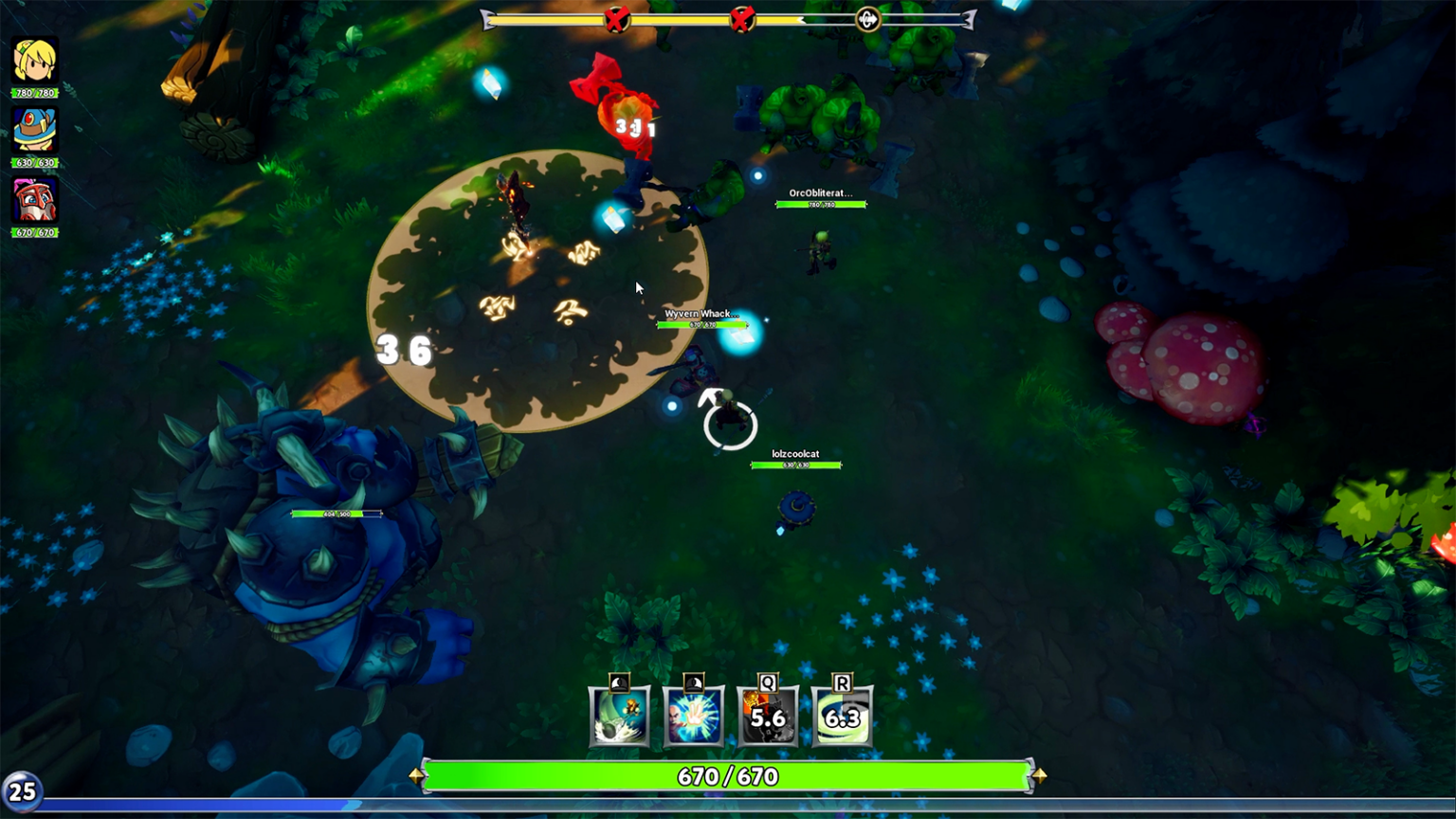Select the blonde elf hero portrait
The height and width of the screenshot is (819, 1456).
pos(35,61)
